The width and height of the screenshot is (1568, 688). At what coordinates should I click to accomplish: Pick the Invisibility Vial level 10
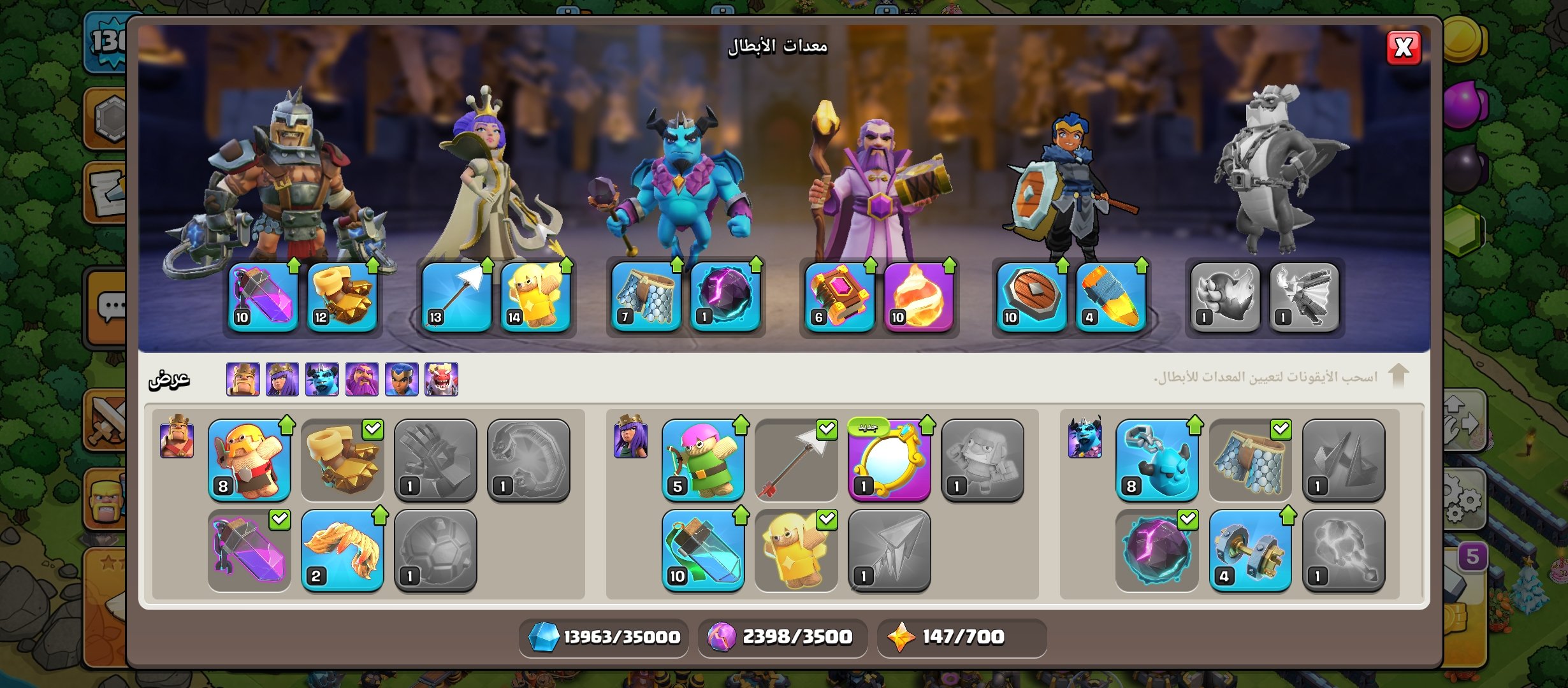point(703,550)
